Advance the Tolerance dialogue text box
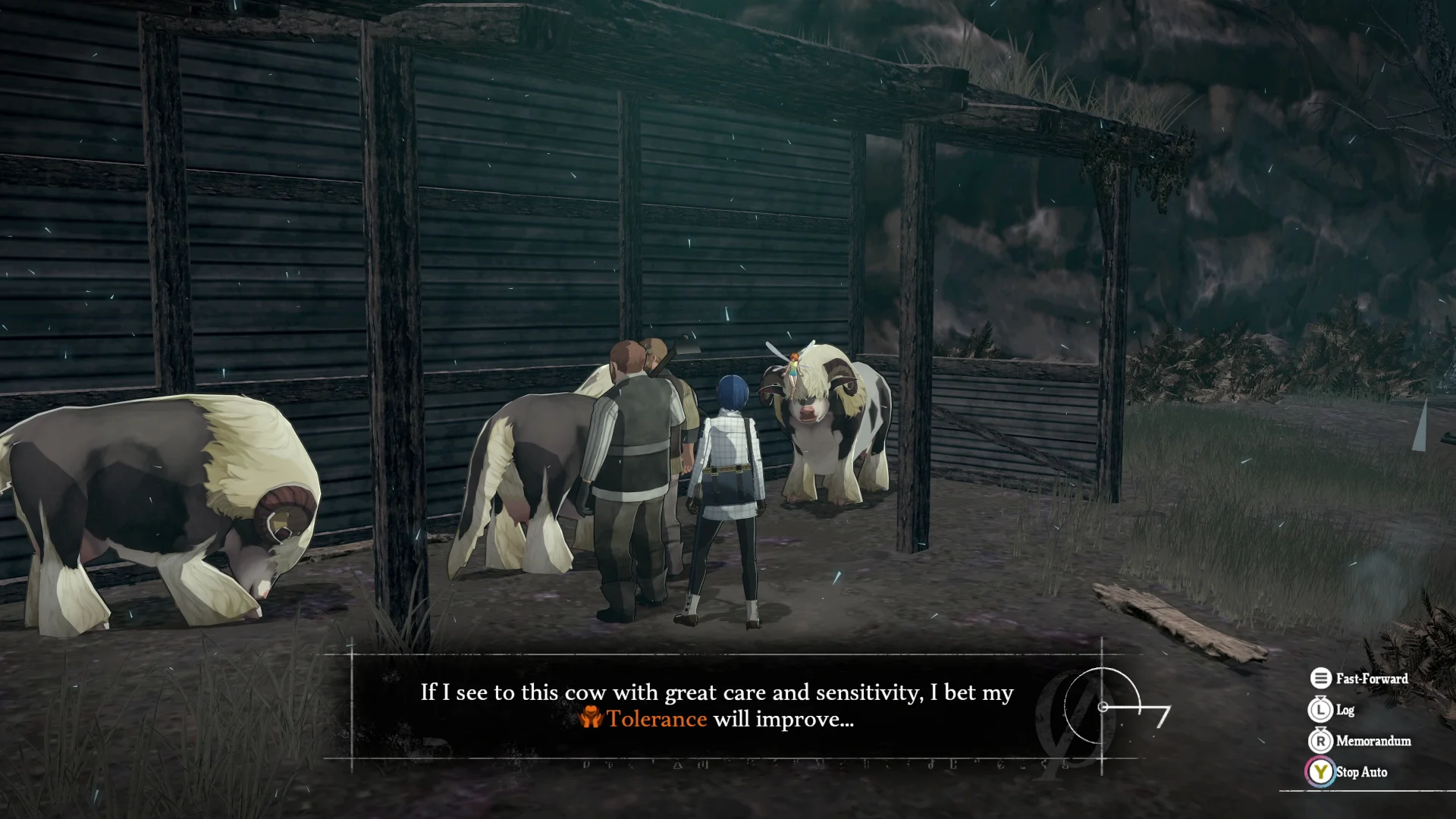Screen dimensions: 1456x819 [x=716, y=706]
